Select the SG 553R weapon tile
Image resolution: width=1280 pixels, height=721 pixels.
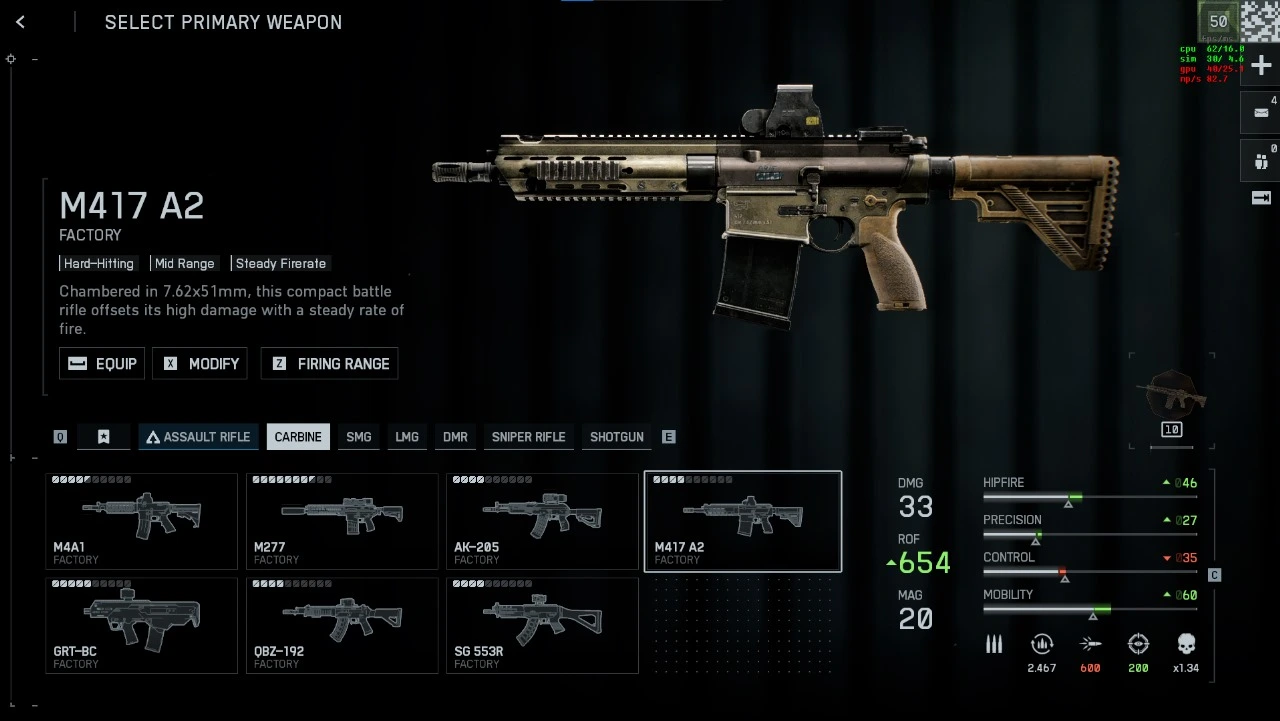tap(542, 625)
